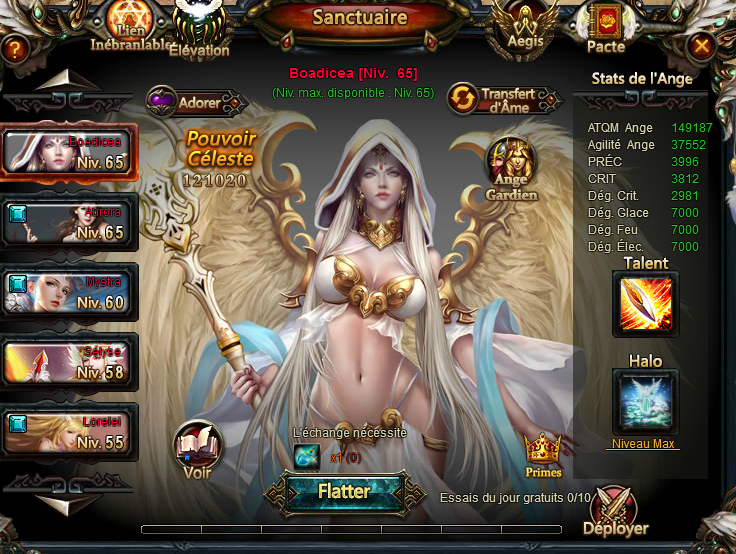Screen dimensions: 736x554
Task: Pick the Niv. 58 angel entry
Action: (x=68, y=361)
